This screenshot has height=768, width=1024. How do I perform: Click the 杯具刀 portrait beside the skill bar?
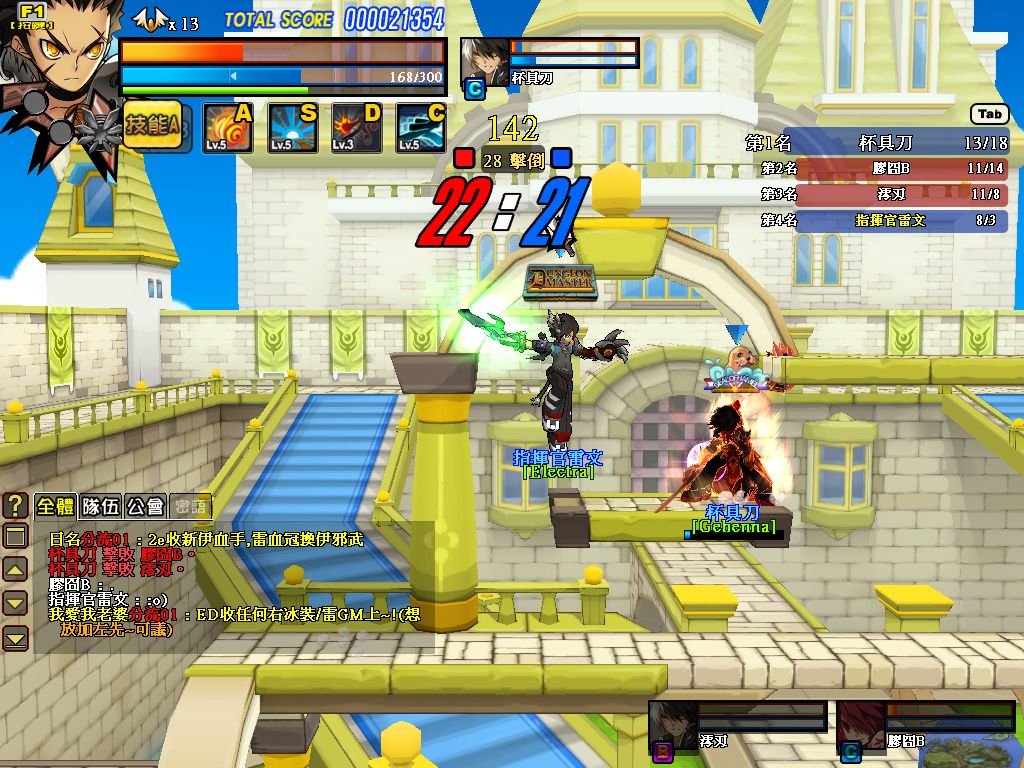point(483,62)
